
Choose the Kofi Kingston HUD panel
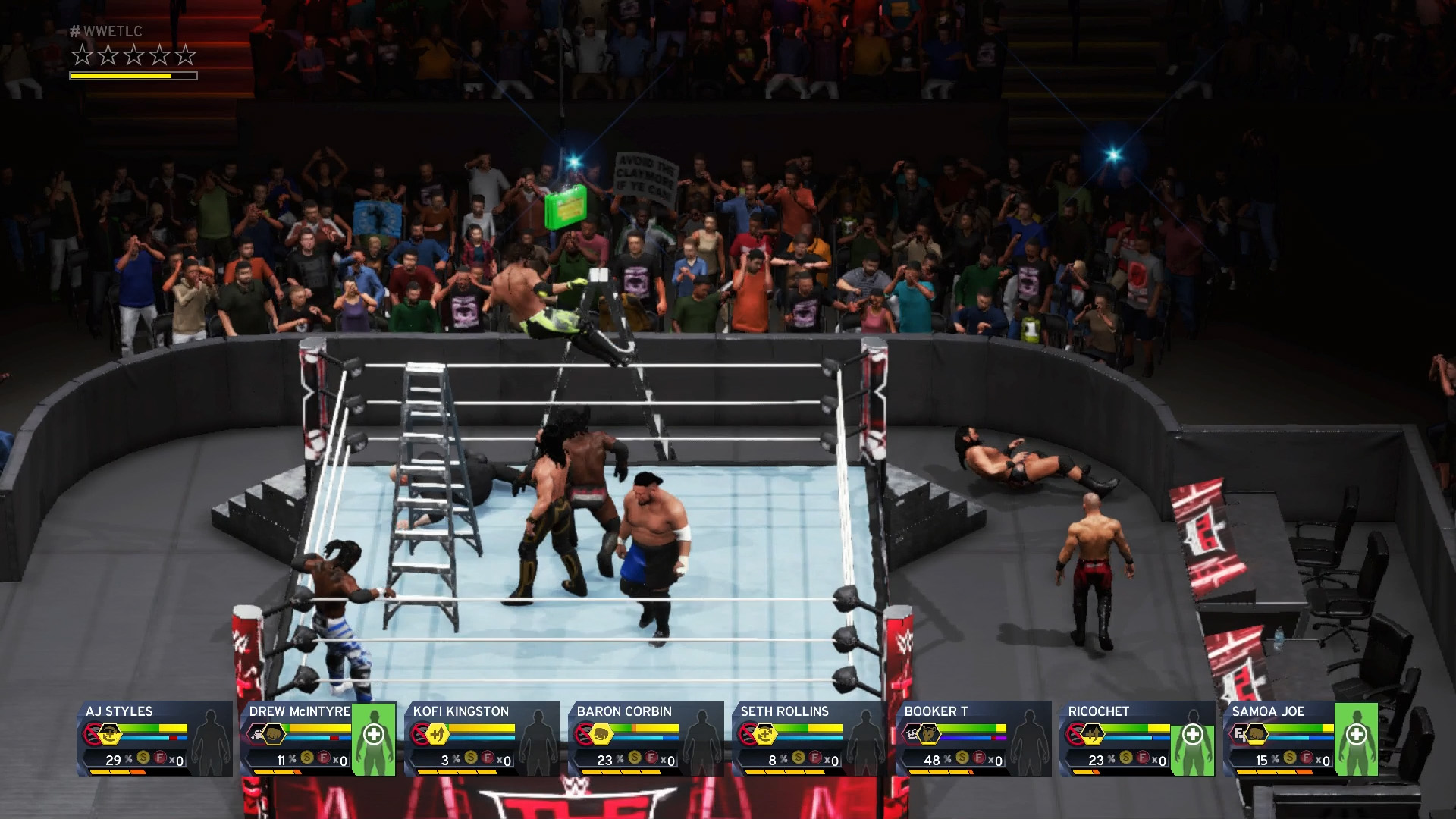(x=482, y=739)
